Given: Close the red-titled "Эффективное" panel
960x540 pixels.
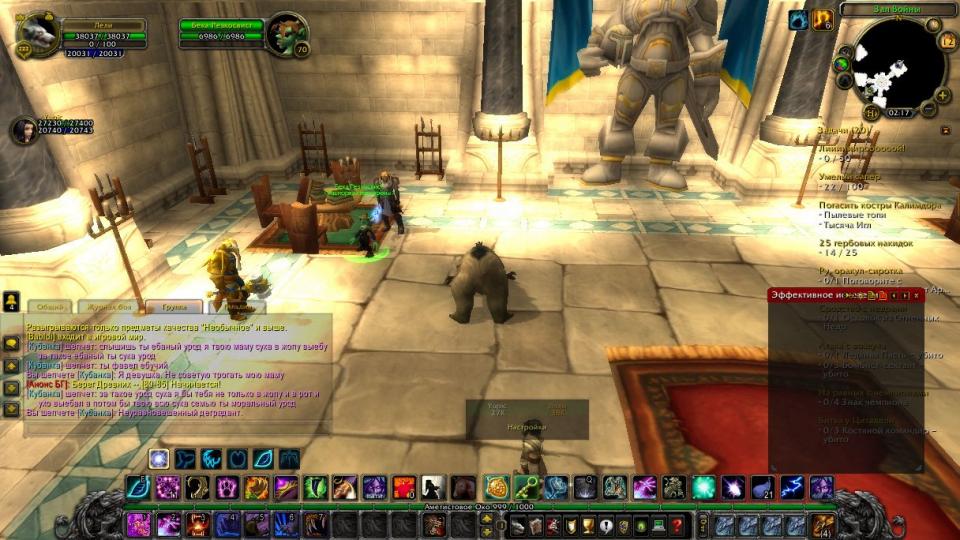Looking at the screenshot, I should (x=916, y=295).
